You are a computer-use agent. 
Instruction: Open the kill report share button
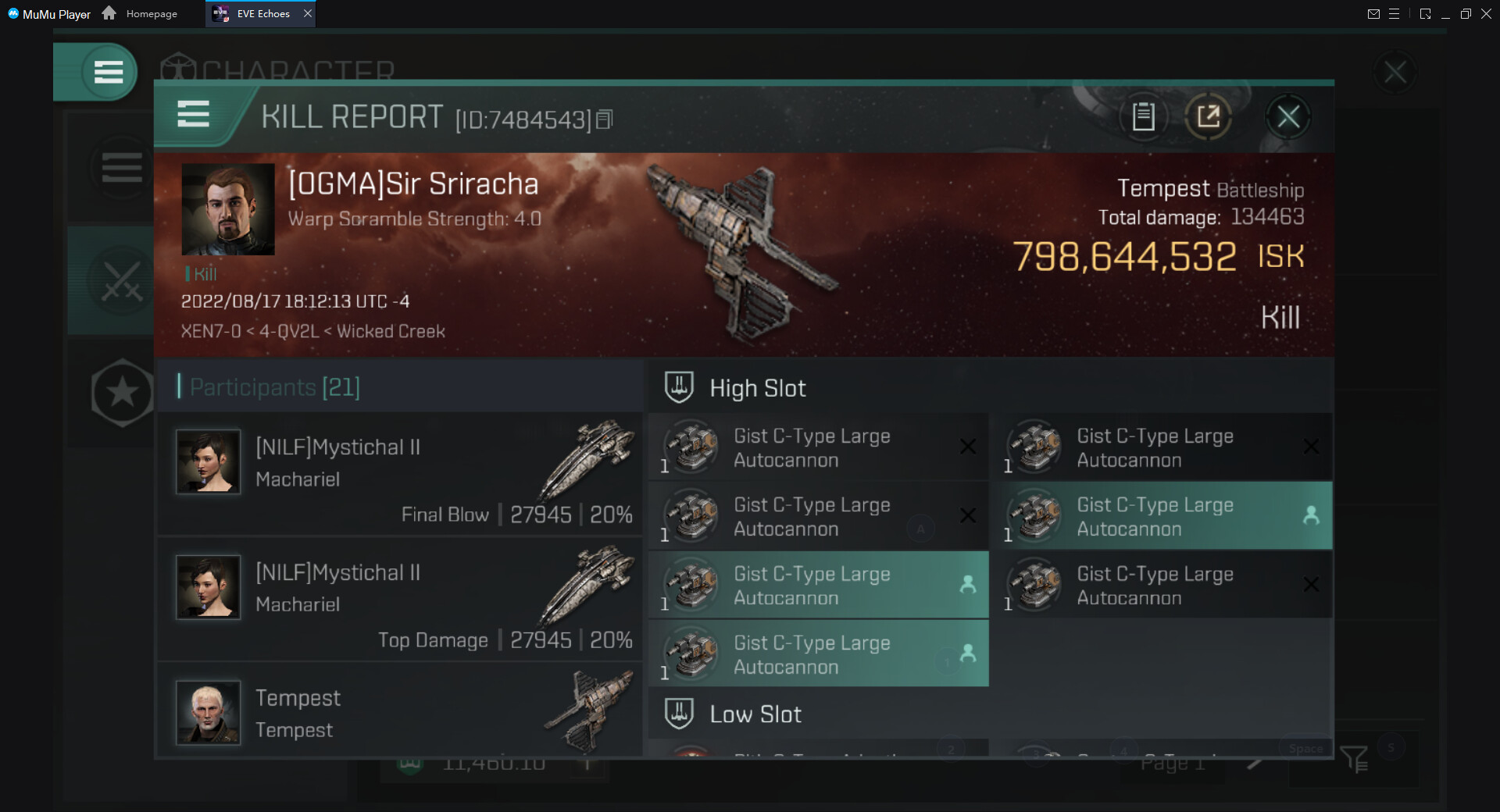[1208, 117]
